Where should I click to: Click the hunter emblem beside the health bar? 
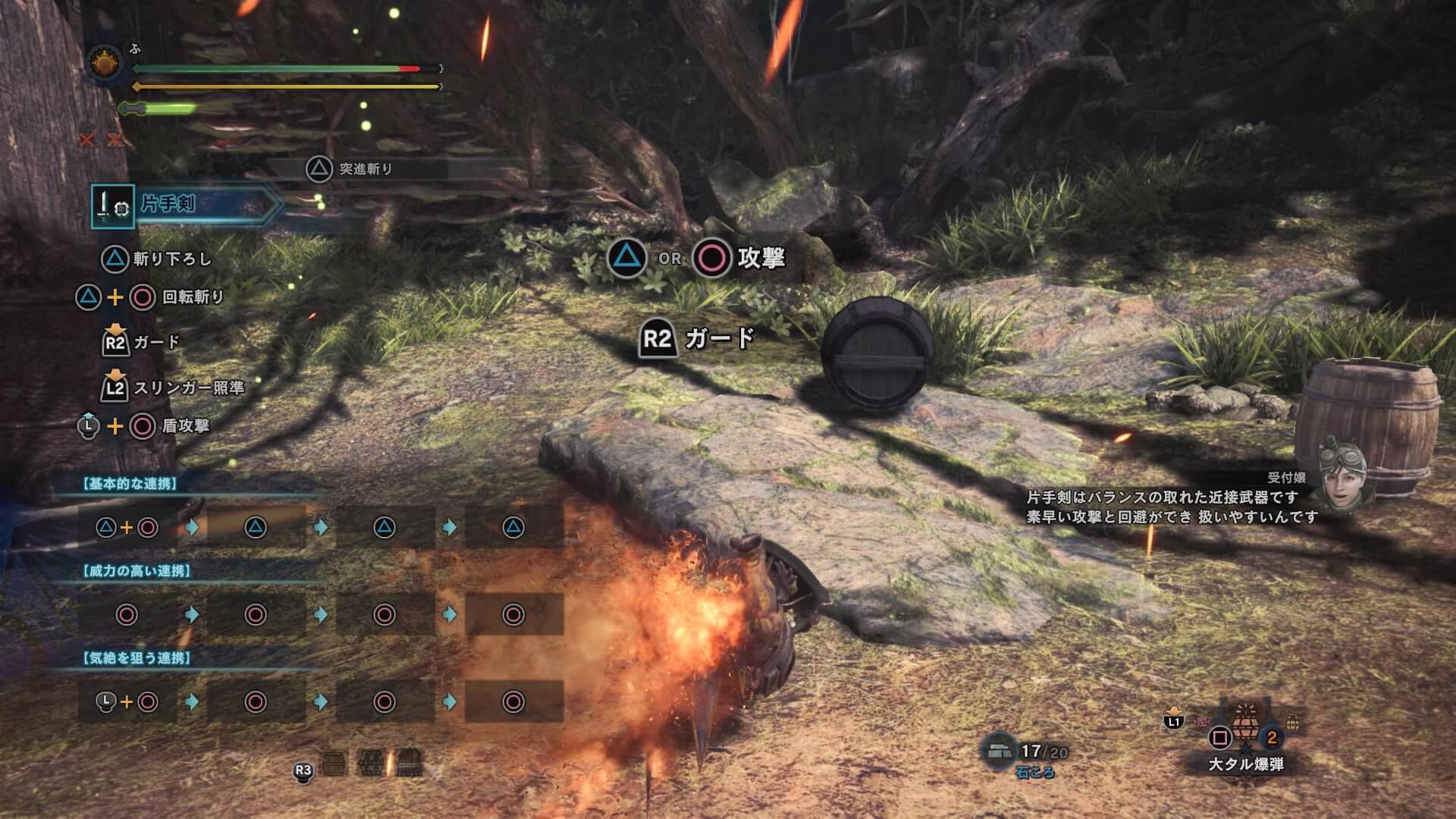tap(105, 64)
